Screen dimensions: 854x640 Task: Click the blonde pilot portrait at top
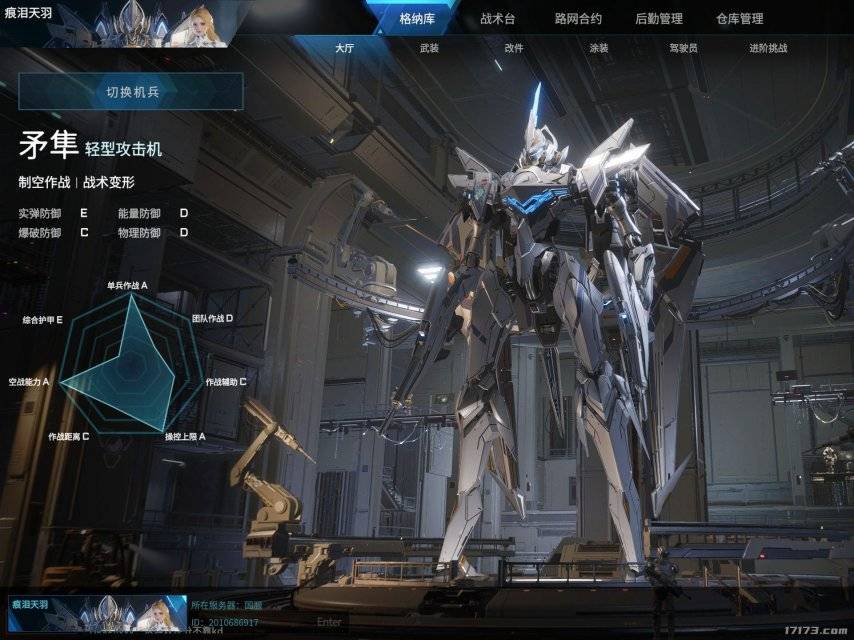pos(191,24)
